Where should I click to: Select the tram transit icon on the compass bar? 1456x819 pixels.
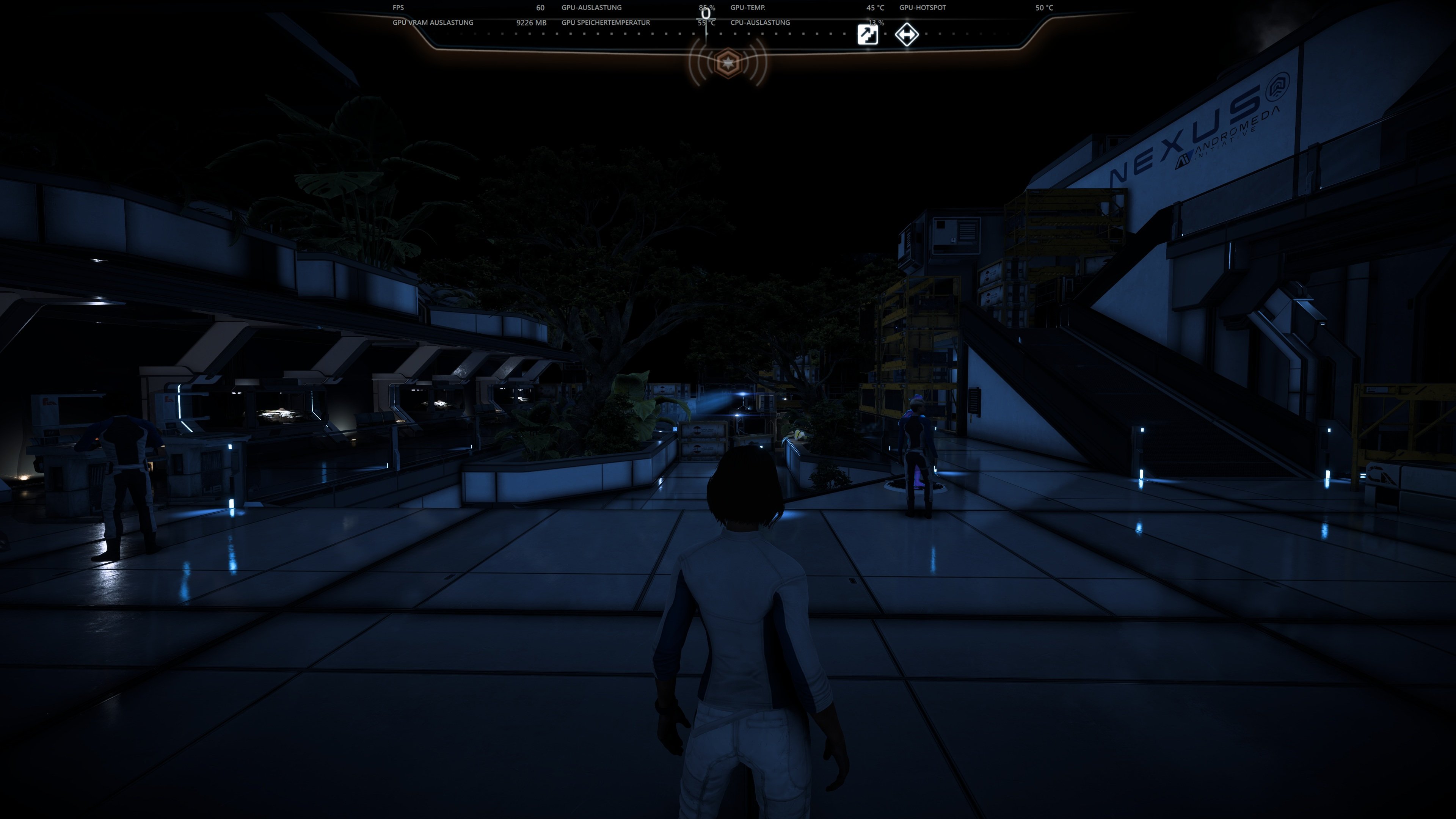point(907,35)
